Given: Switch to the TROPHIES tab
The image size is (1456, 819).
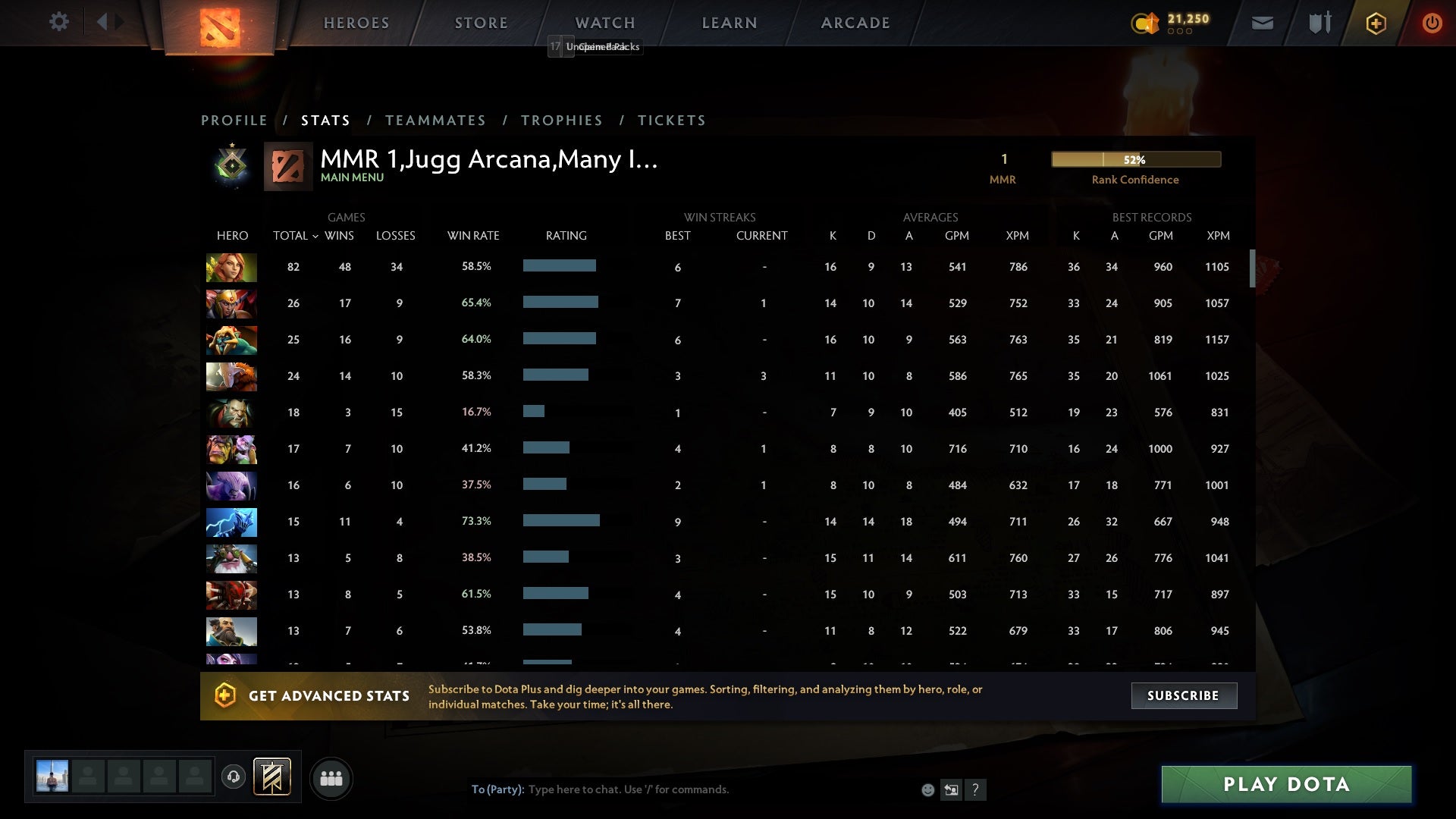Looking at the screenshot, I should 561,120.
